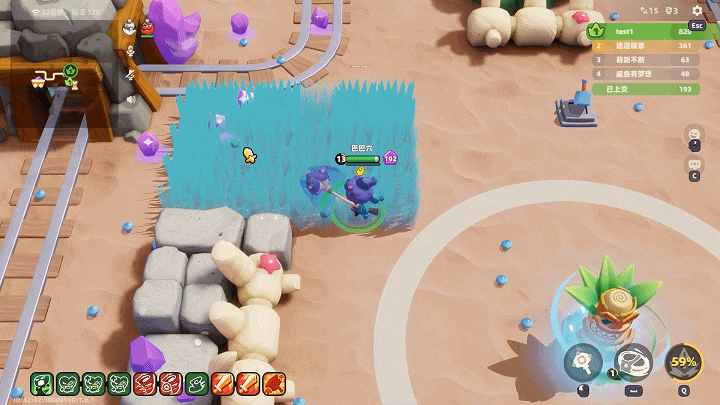Image resolution: width=720 pixels, height=405 pixels.
Task: Select the red teammate avatar
Action: [148, 27]
